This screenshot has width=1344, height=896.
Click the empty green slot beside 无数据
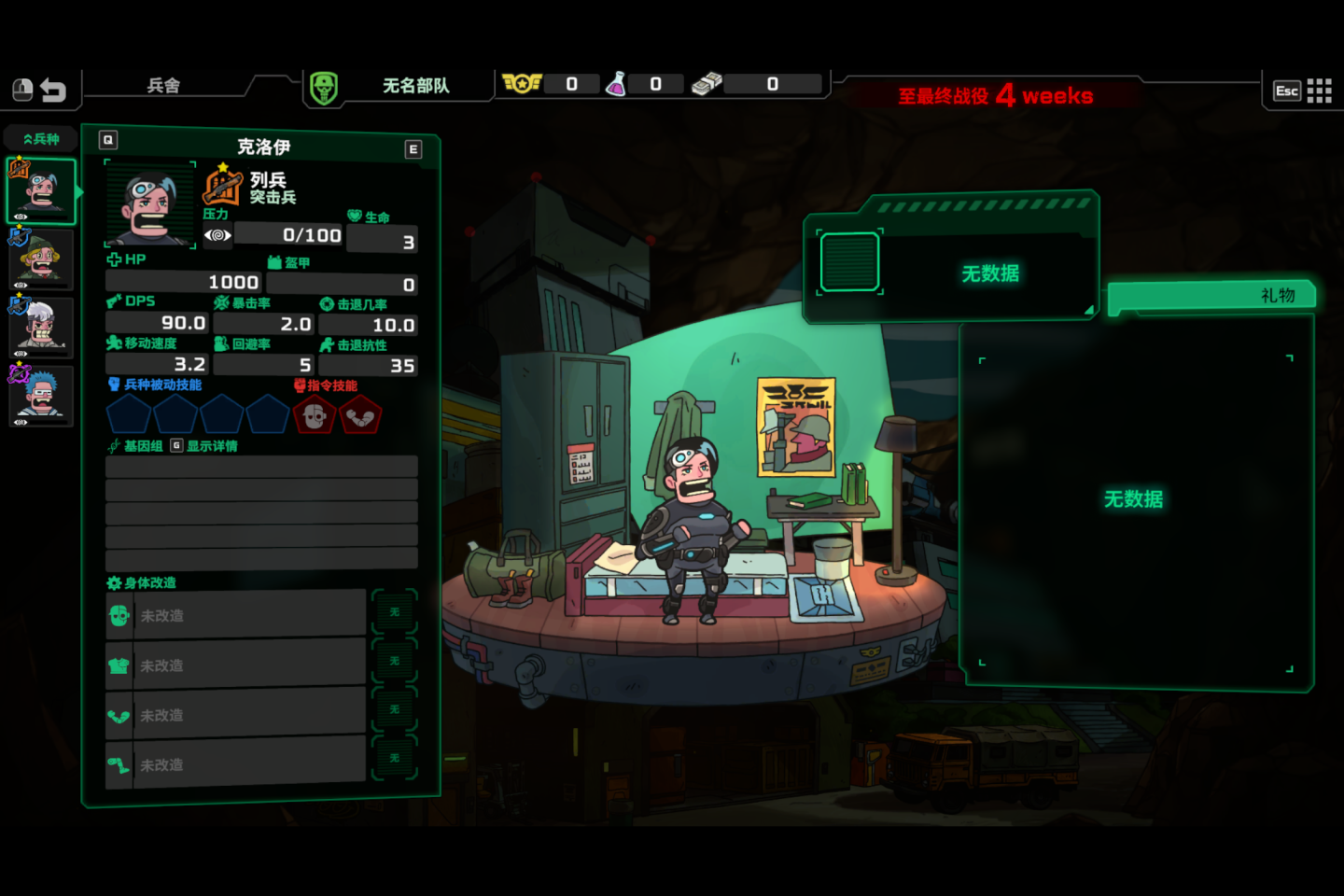[849, 262]
